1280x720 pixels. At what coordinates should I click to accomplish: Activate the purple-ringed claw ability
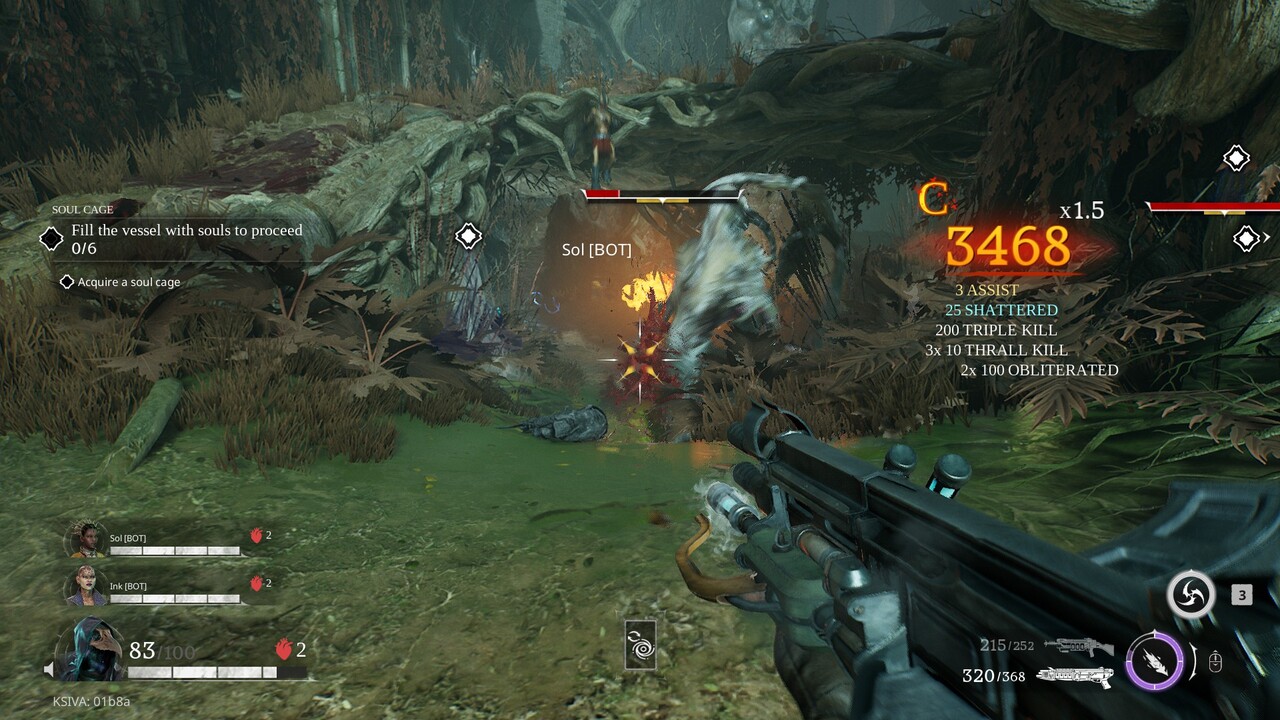(1155, 661)
